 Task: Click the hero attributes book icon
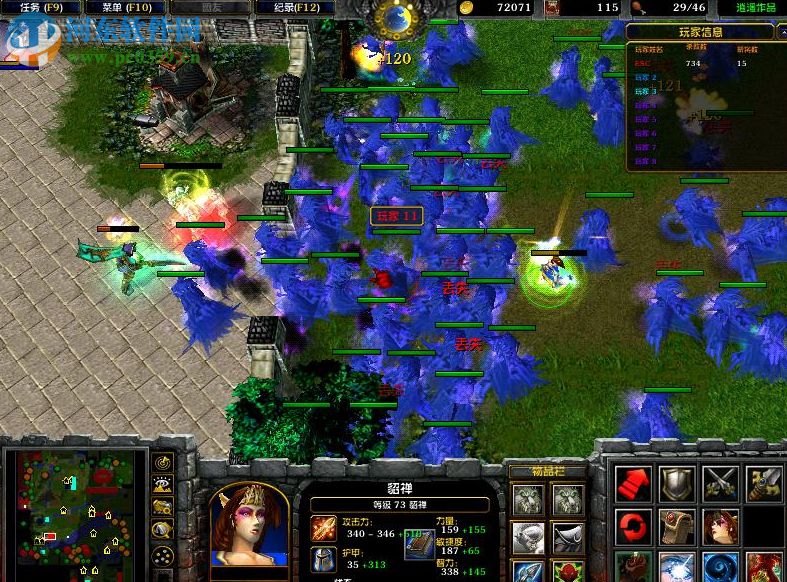click(420, 539)
